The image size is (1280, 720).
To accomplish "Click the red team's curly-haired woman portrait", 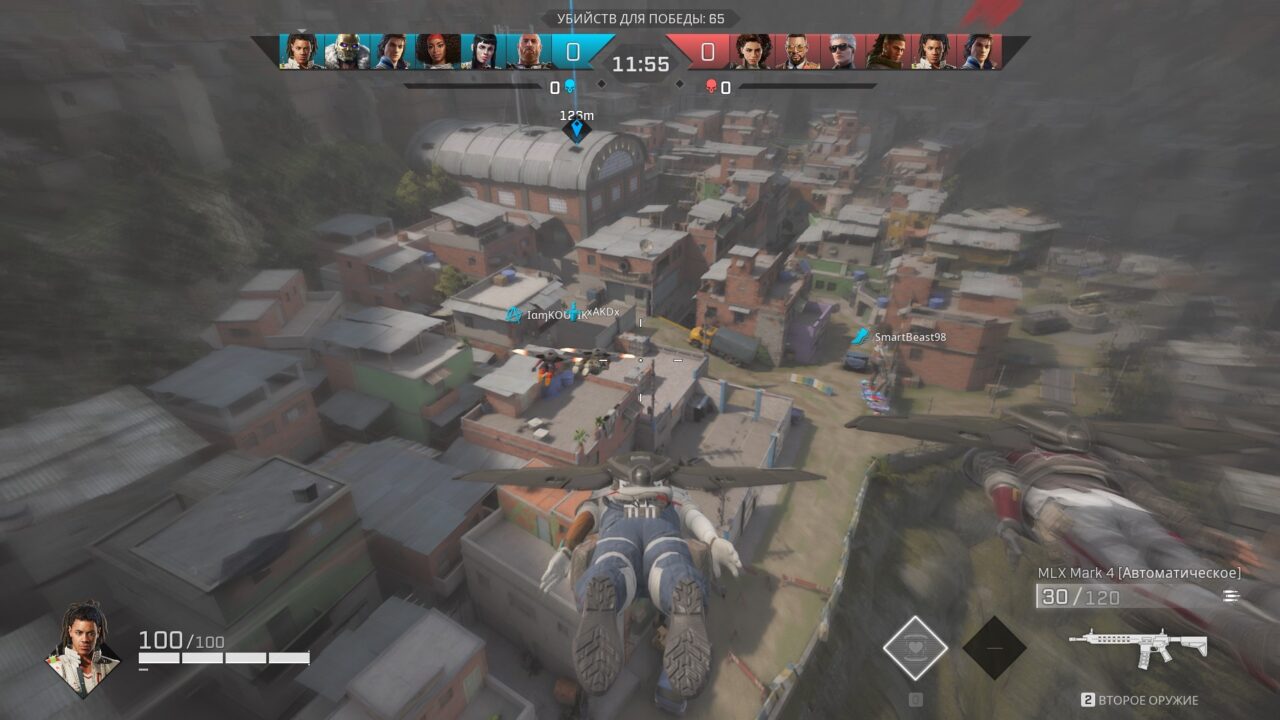I will point(752,51).
